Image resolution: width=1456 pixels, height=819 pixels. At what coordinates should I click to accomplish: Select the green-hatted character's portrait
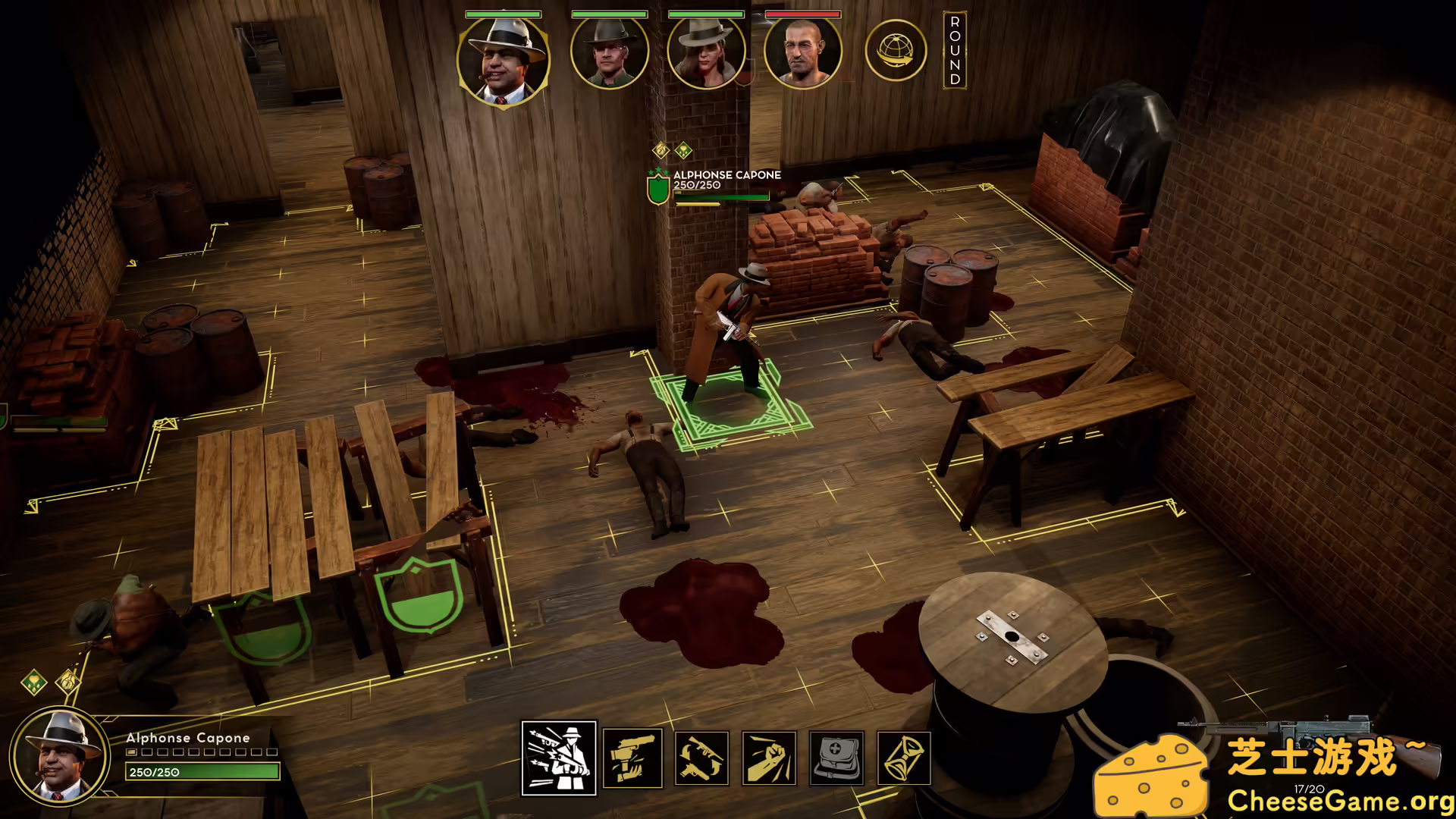[610, 53]
